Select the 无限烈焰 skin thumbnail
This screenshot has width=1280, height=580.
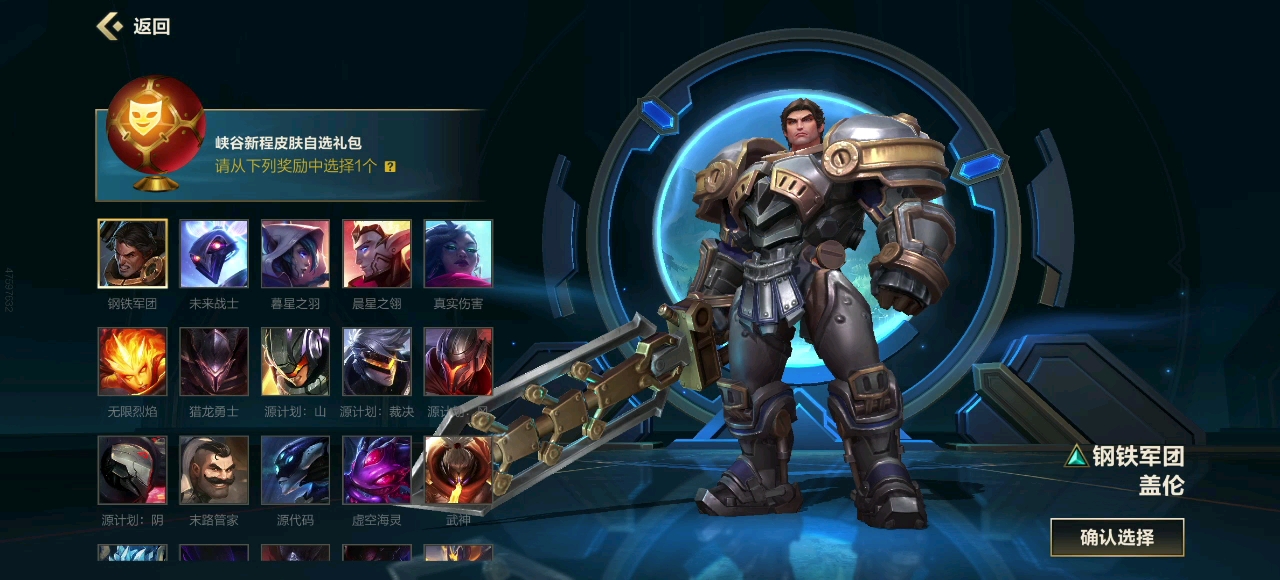click(x=133, y=362)
